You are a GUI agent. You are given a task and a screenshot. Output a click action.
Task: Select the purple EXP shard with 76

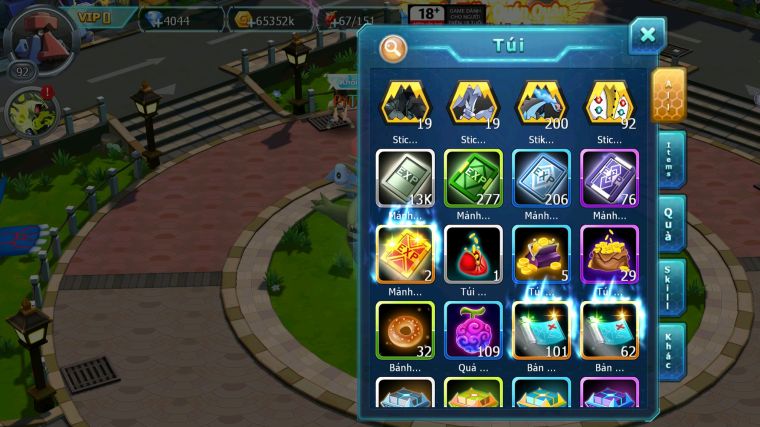(609, 178)
